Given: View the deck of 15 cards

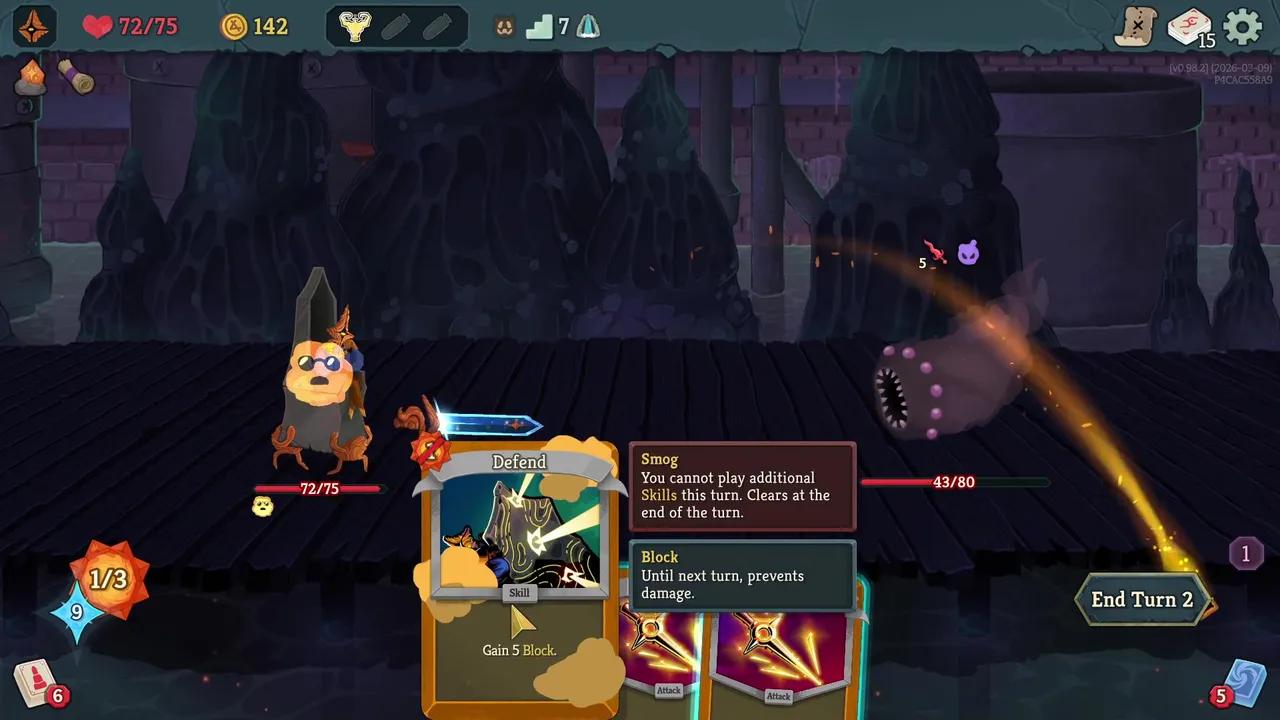Looking at the screenshot, I should [x=1189, y=27].
